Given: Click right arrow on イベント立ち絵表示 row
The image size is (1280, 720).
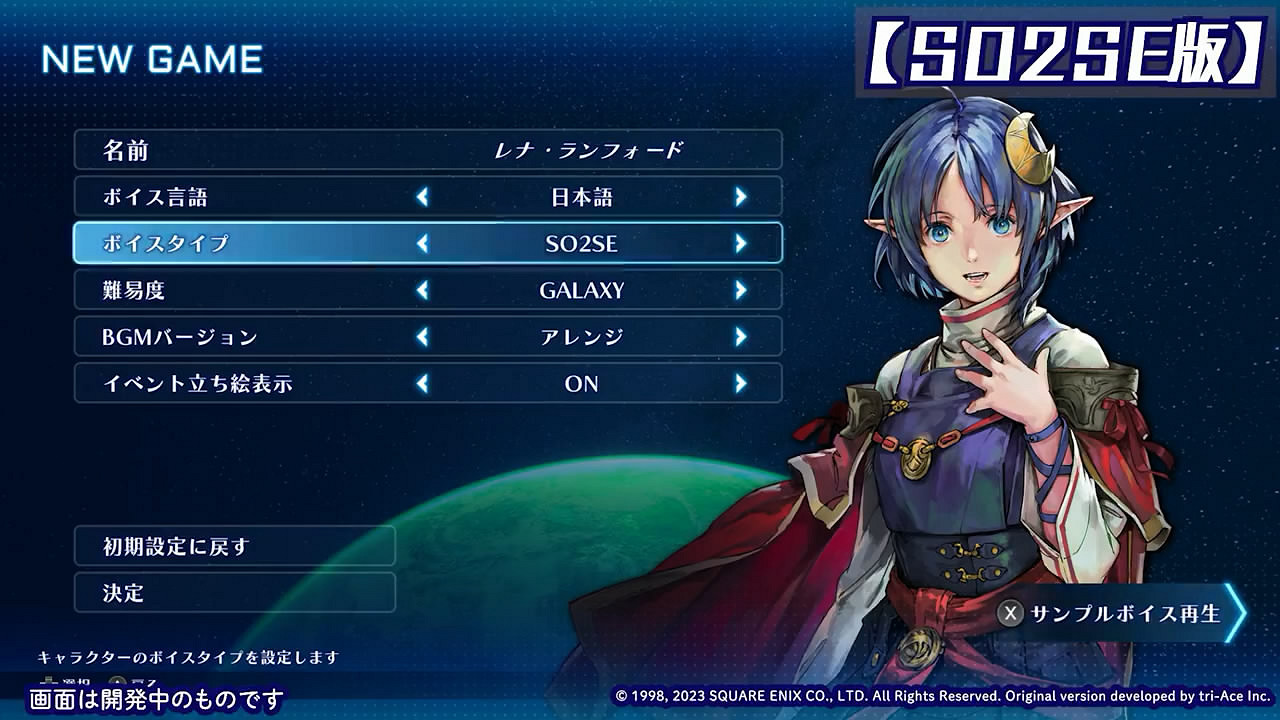Looking at the screenshot, I should pyautogui.click(x=742, y=383).
